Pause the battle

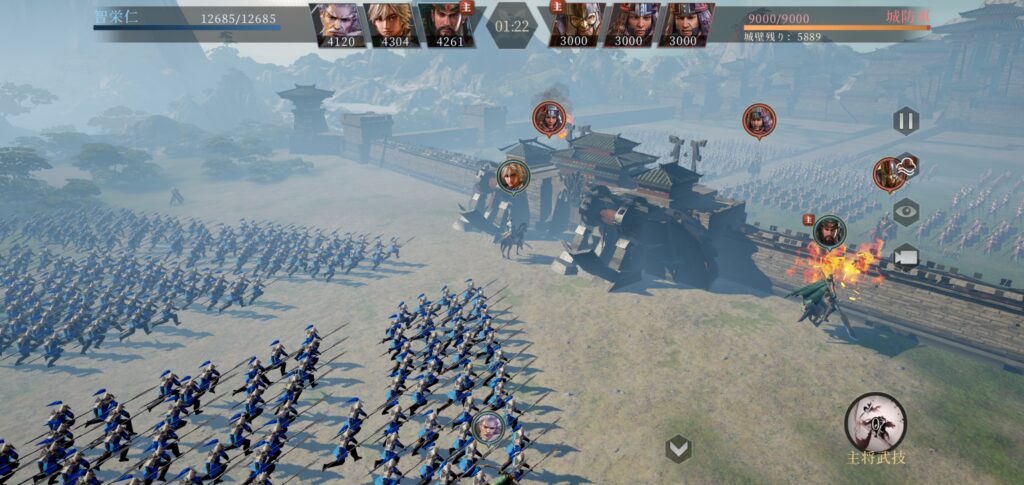(905, 121)
